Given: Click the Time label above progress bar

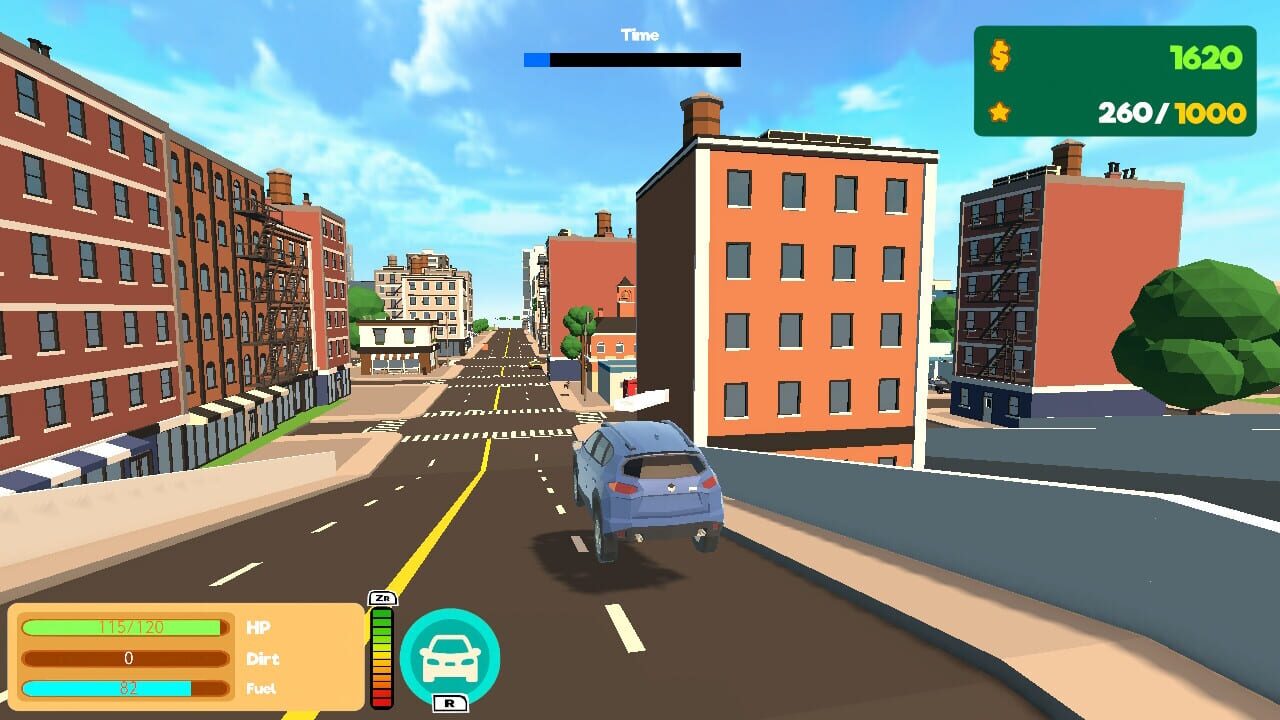Looking at the screenshot, I should tap(639, 35).
